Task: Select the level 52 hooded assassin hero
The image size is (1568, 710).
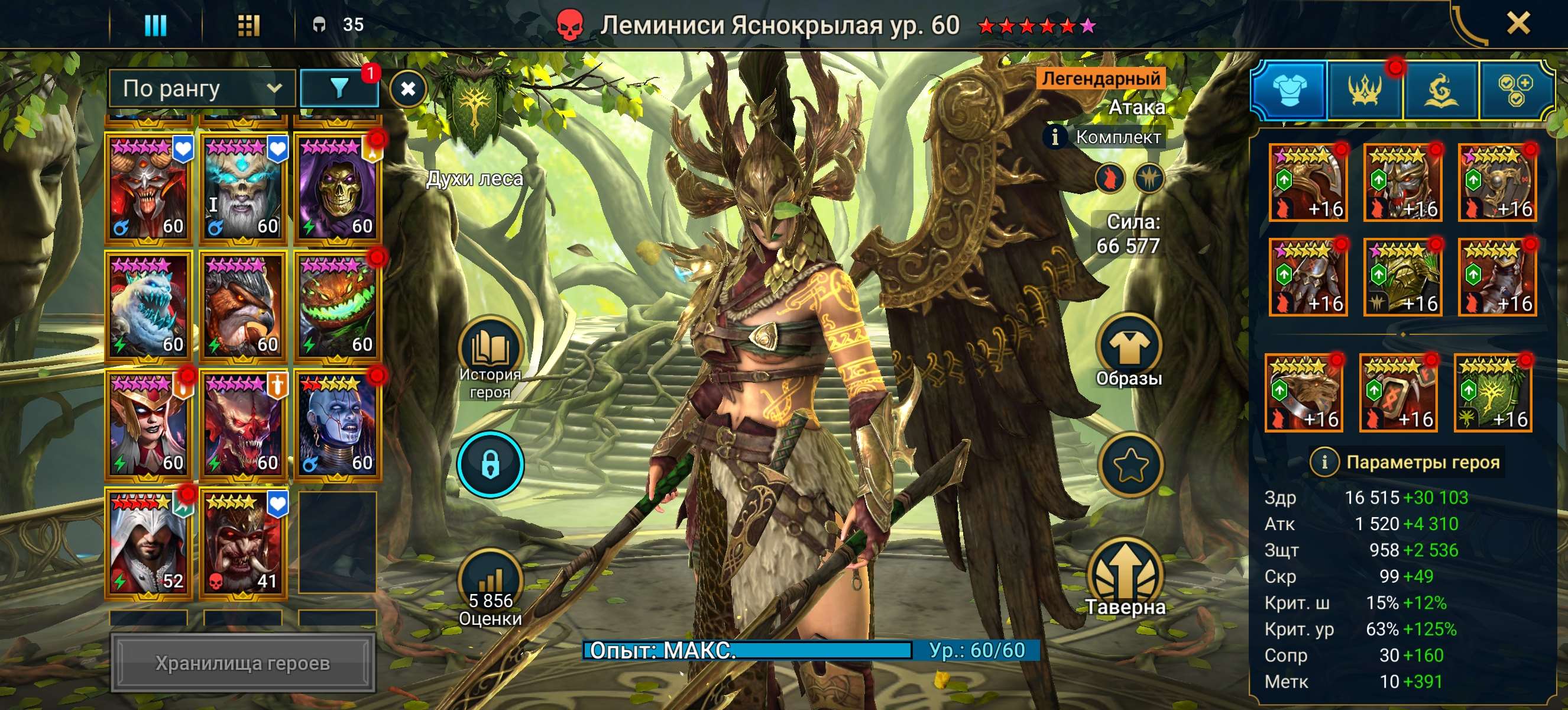Action: click(148, 542)
